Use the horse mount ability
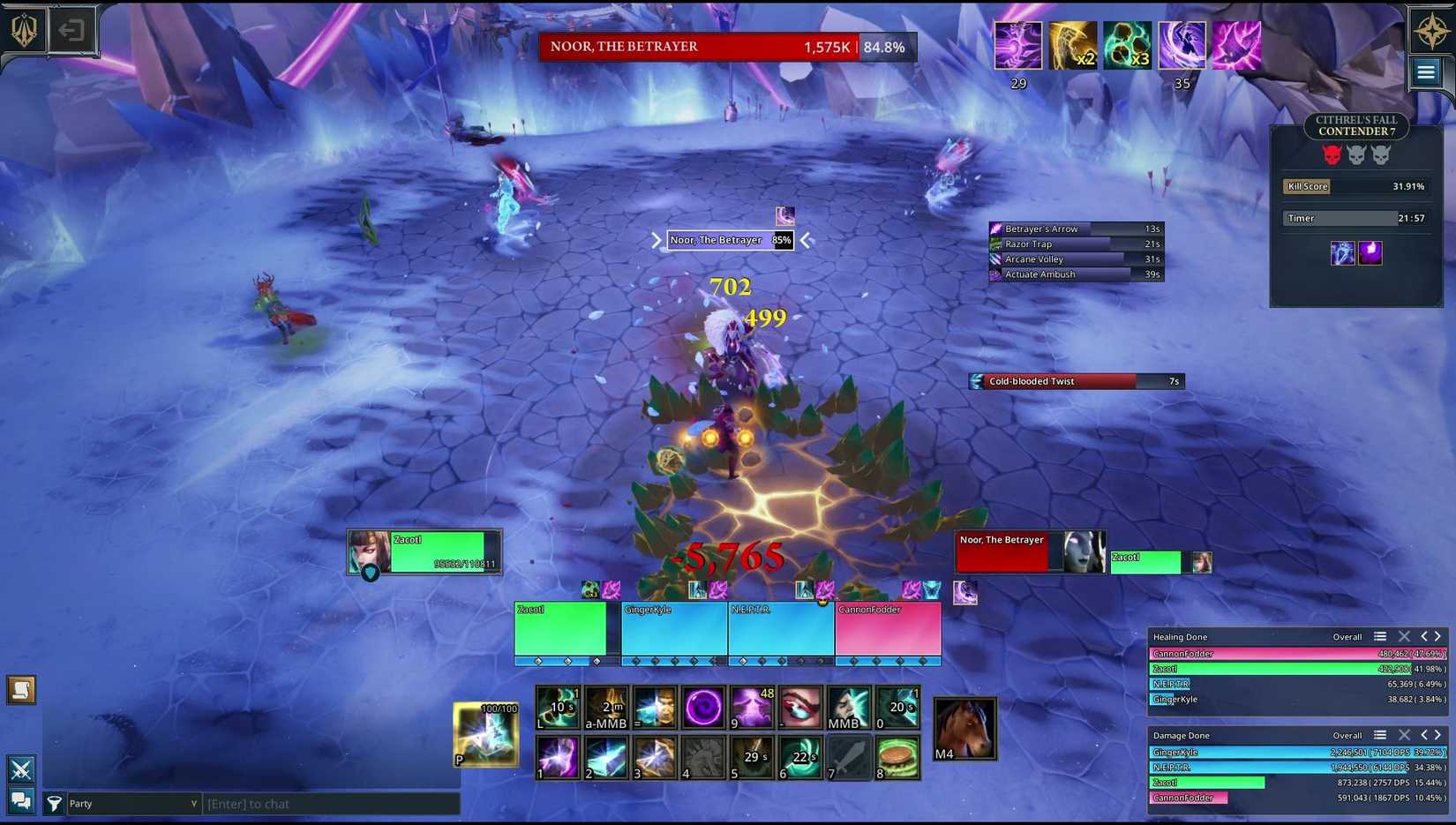1456x825 pixels. point(964,729)
